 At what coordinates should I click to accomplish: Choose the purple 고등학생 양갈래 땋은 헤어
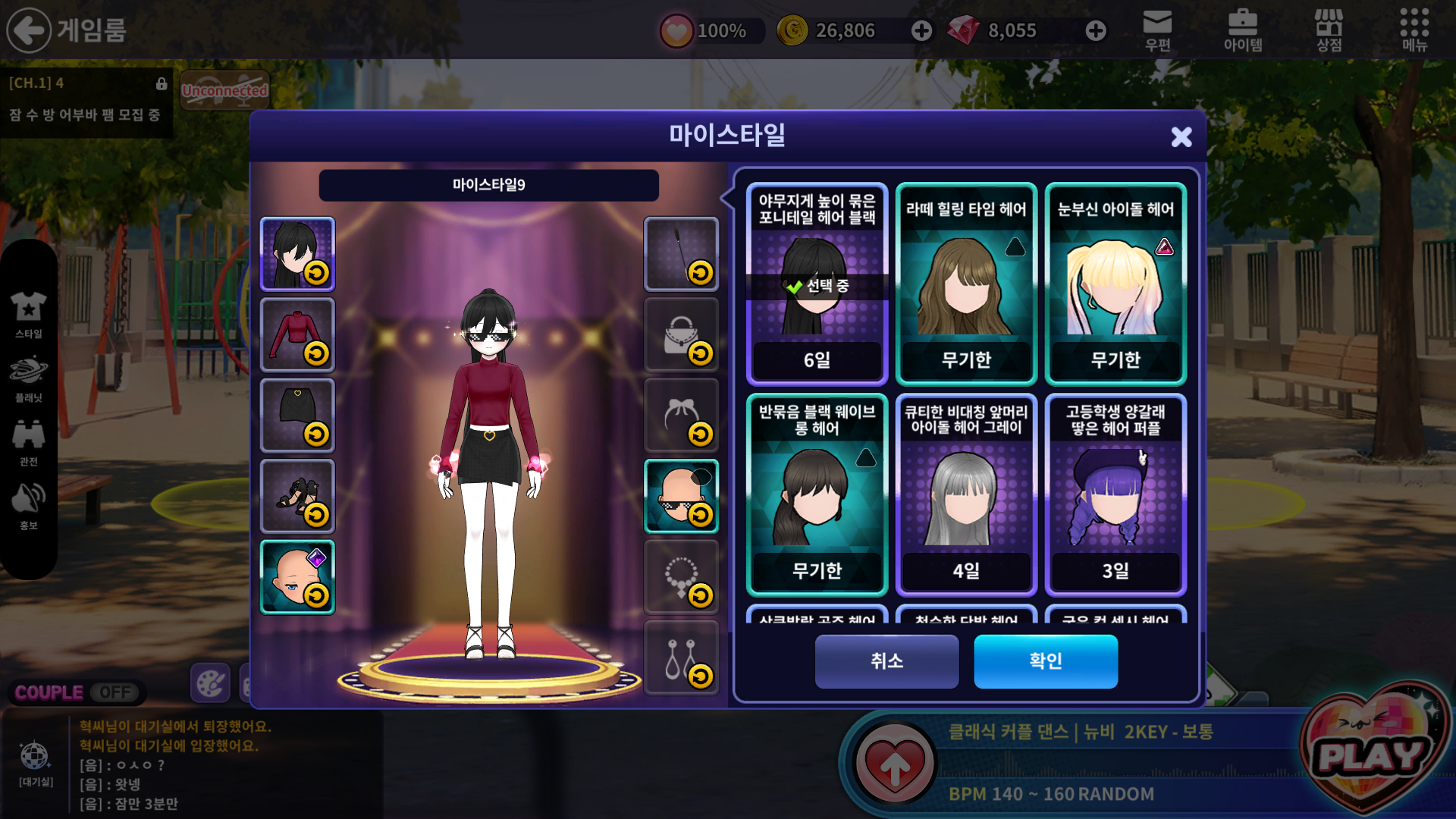click(1116, 494)
